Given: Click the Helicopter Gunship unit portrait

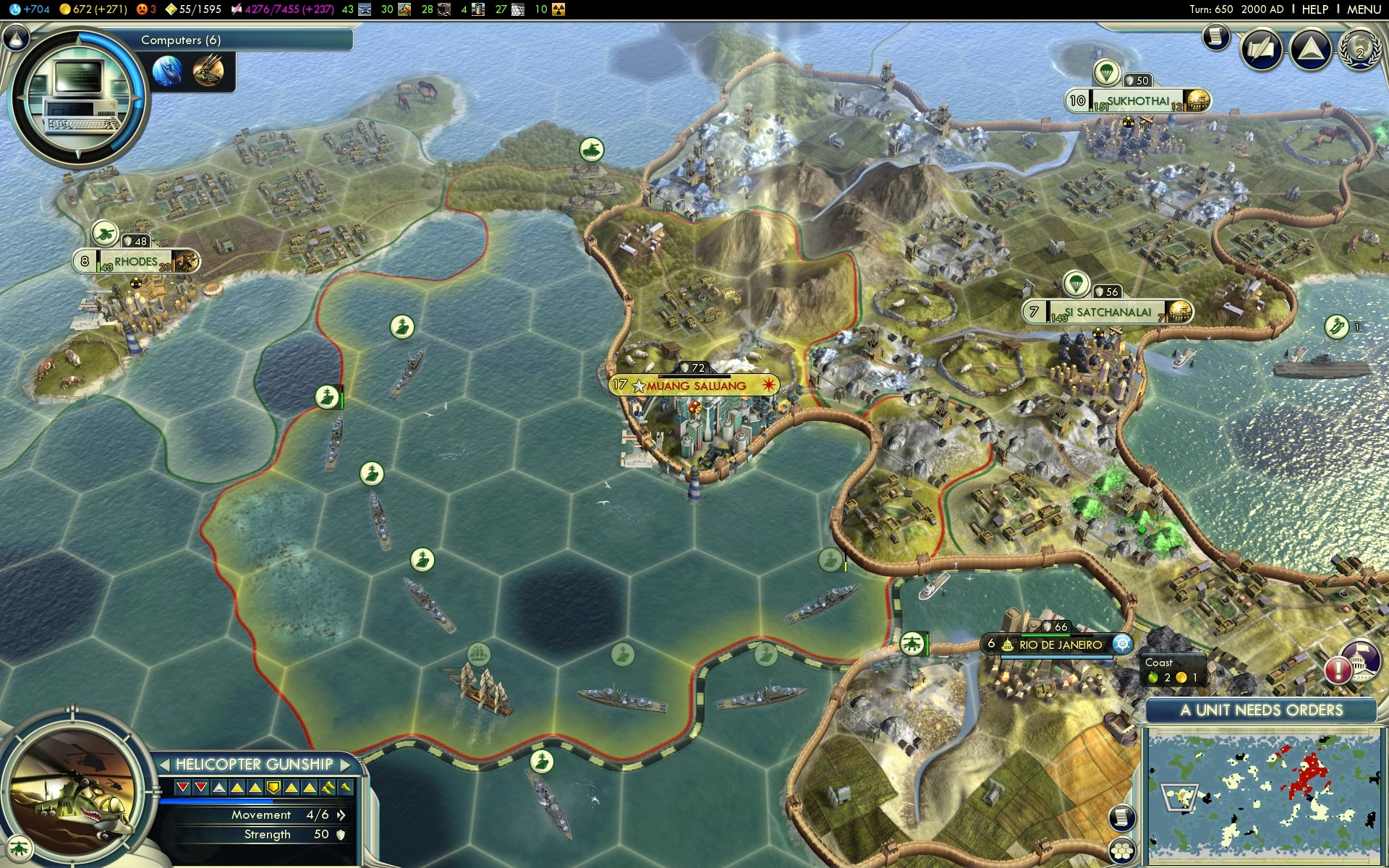Looking at the screenshot, I should (72, 796).
